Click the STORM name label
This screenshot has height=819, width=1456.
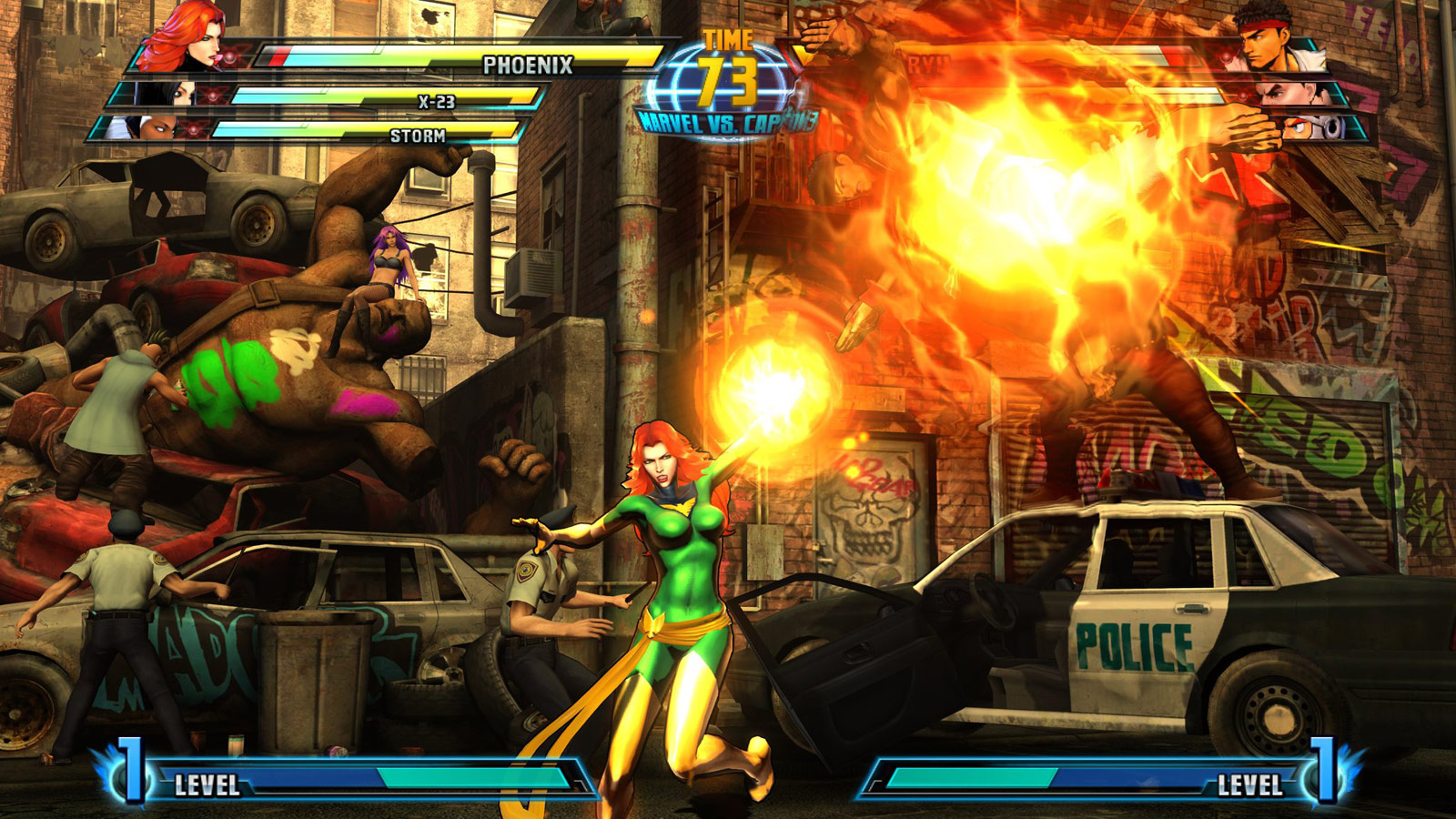pos(420,136)
